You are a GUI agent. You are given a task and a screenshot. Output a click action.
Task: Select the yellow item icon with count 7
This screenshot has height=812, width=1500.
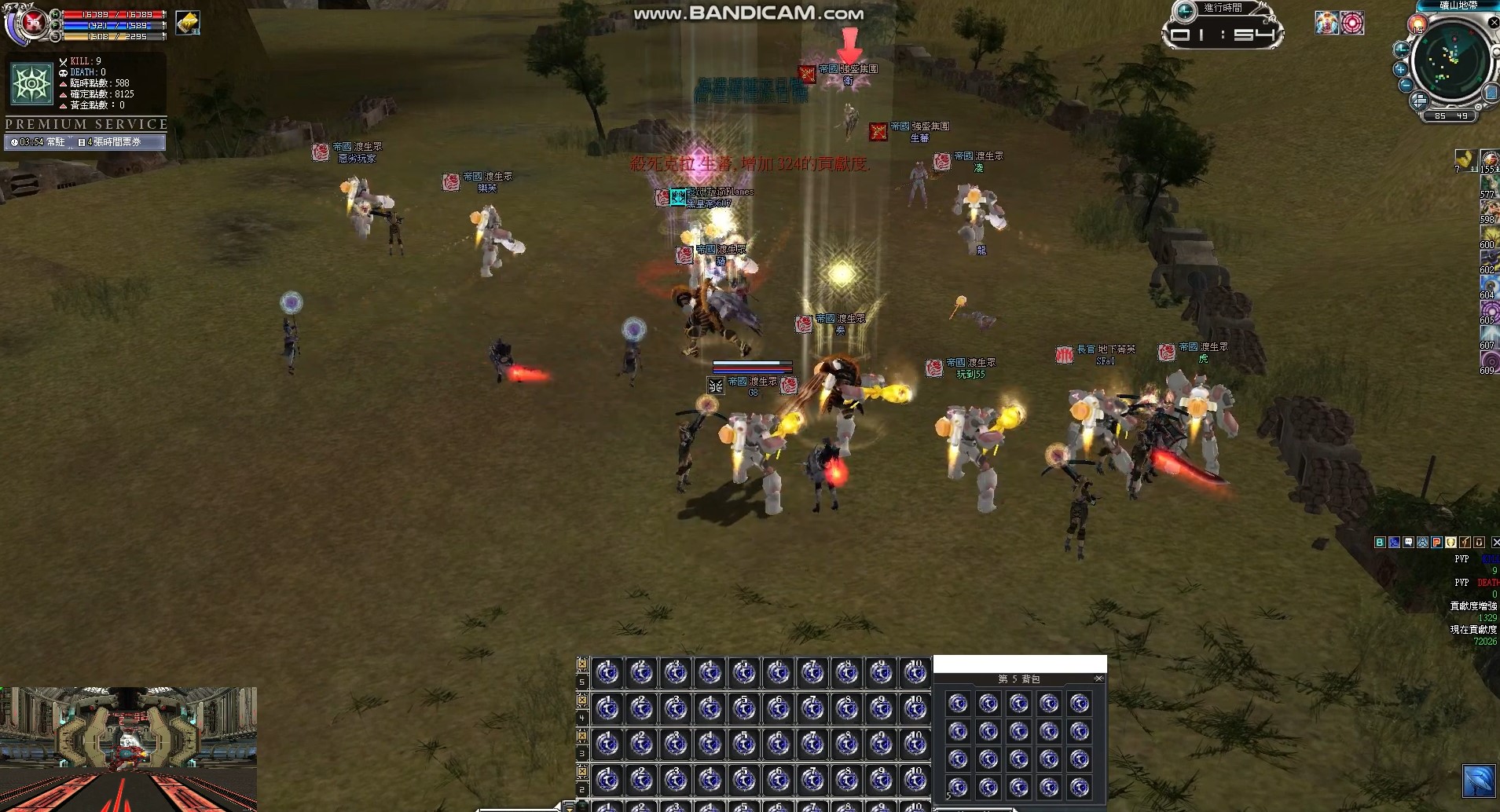(x=1465, y=159)
